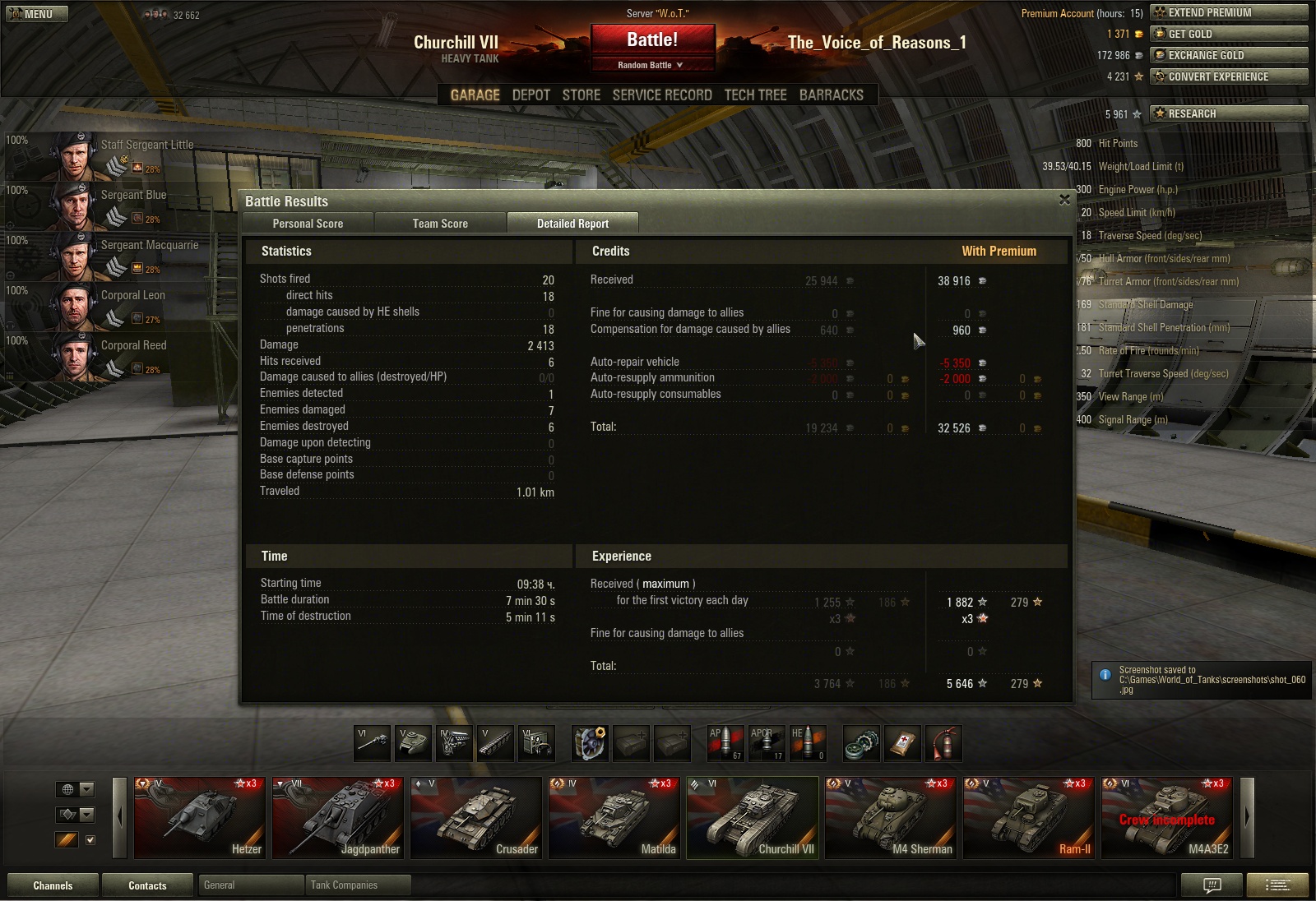Show the Personal Score tab
Image resolution: width=1316 pixels, height=901 pixels.
point(308,224)
